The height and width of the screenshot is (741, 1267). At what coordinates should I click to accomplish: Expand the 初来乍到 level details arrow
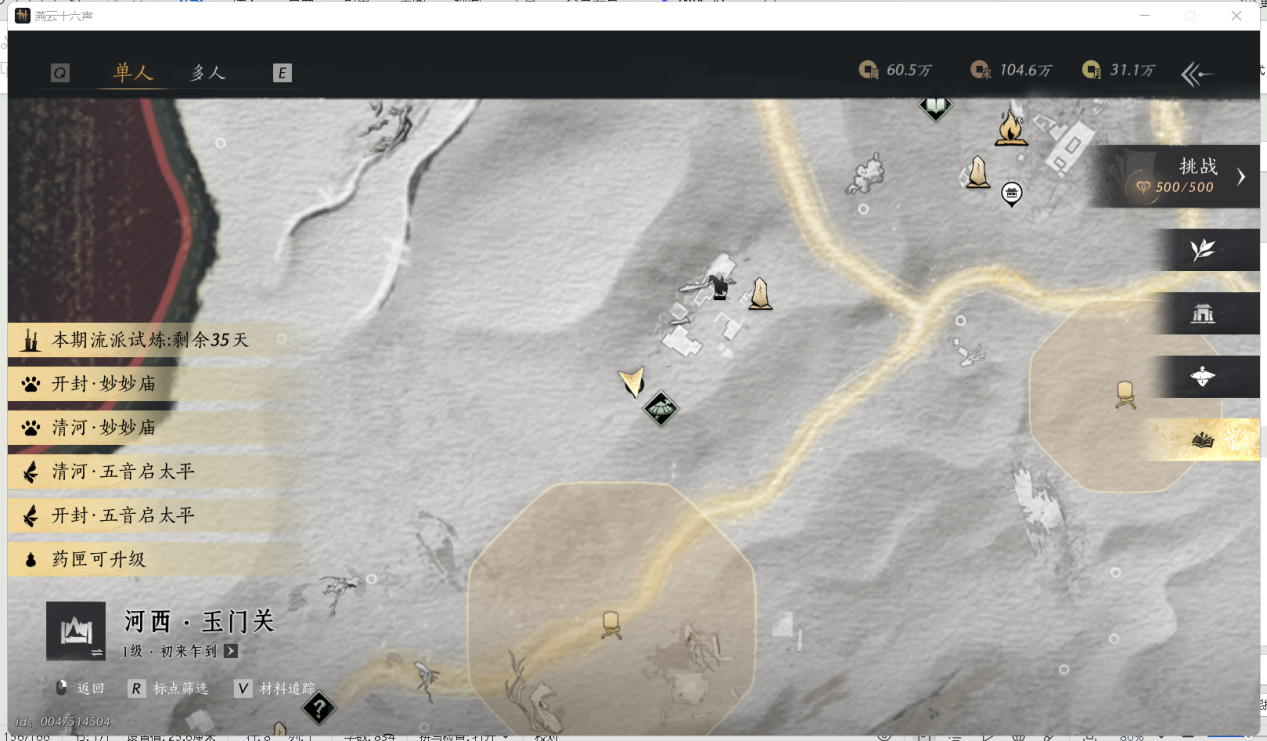(x=231, y=651)
